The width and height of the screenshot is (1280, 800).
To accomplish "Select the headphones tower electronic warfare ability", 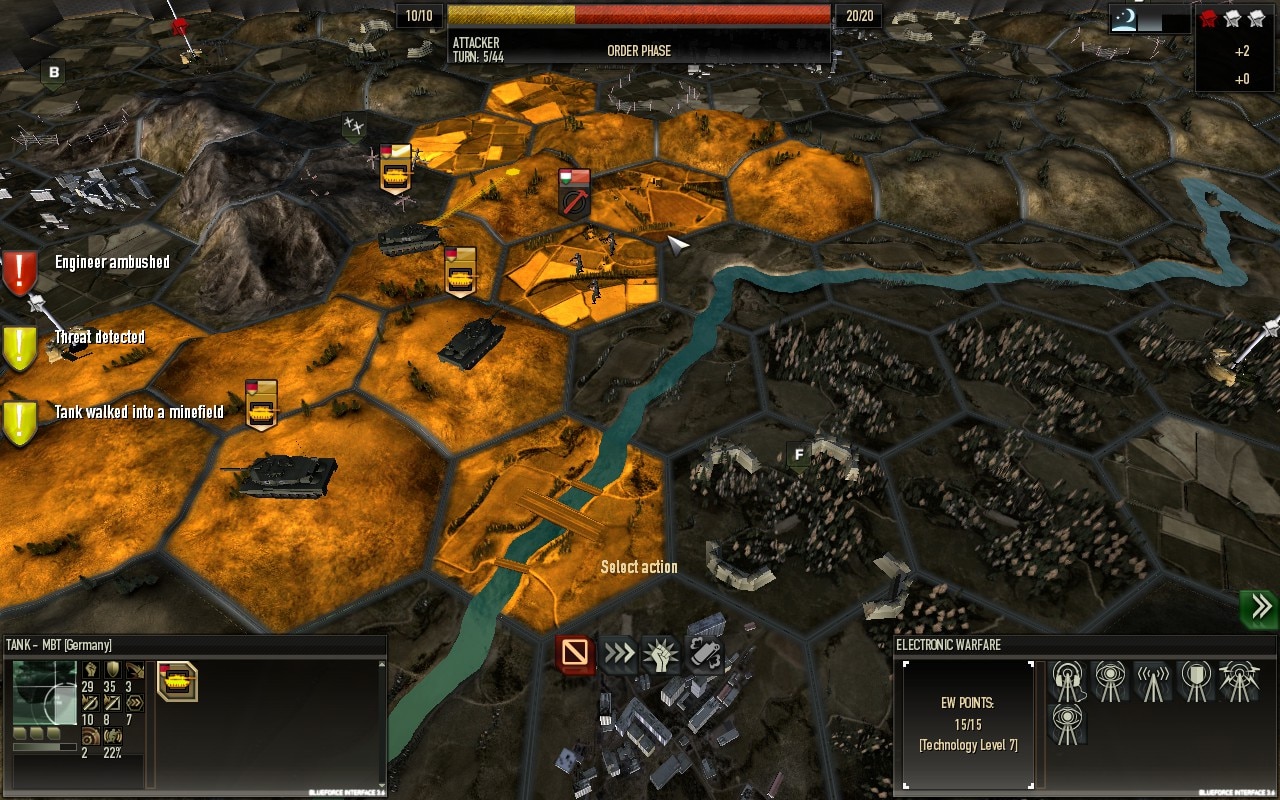I will pyautogui.click(x=1069, y=682).
